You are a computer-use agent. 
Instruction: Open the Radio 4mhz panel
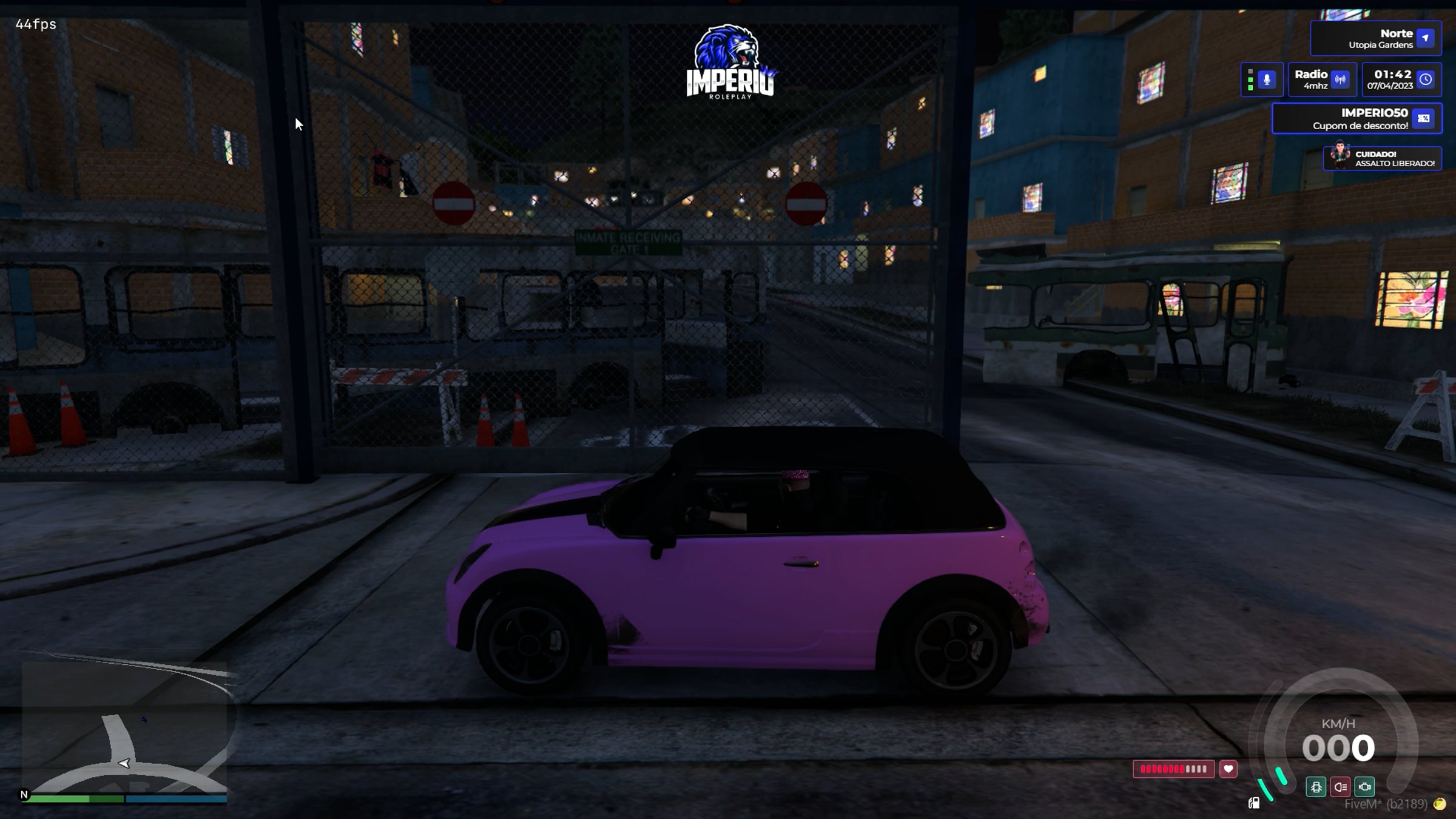1322,79
